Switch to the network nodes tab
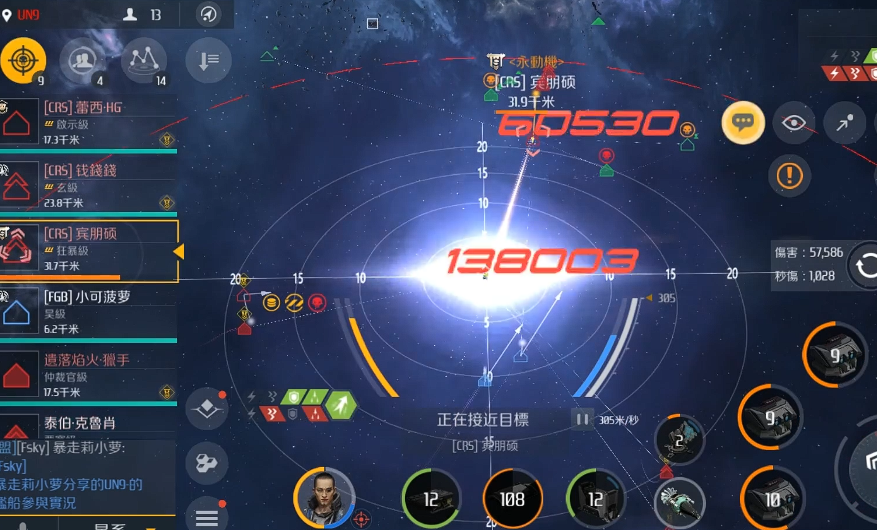The width and height of the screenshot is (877, 530). point(144,61)
